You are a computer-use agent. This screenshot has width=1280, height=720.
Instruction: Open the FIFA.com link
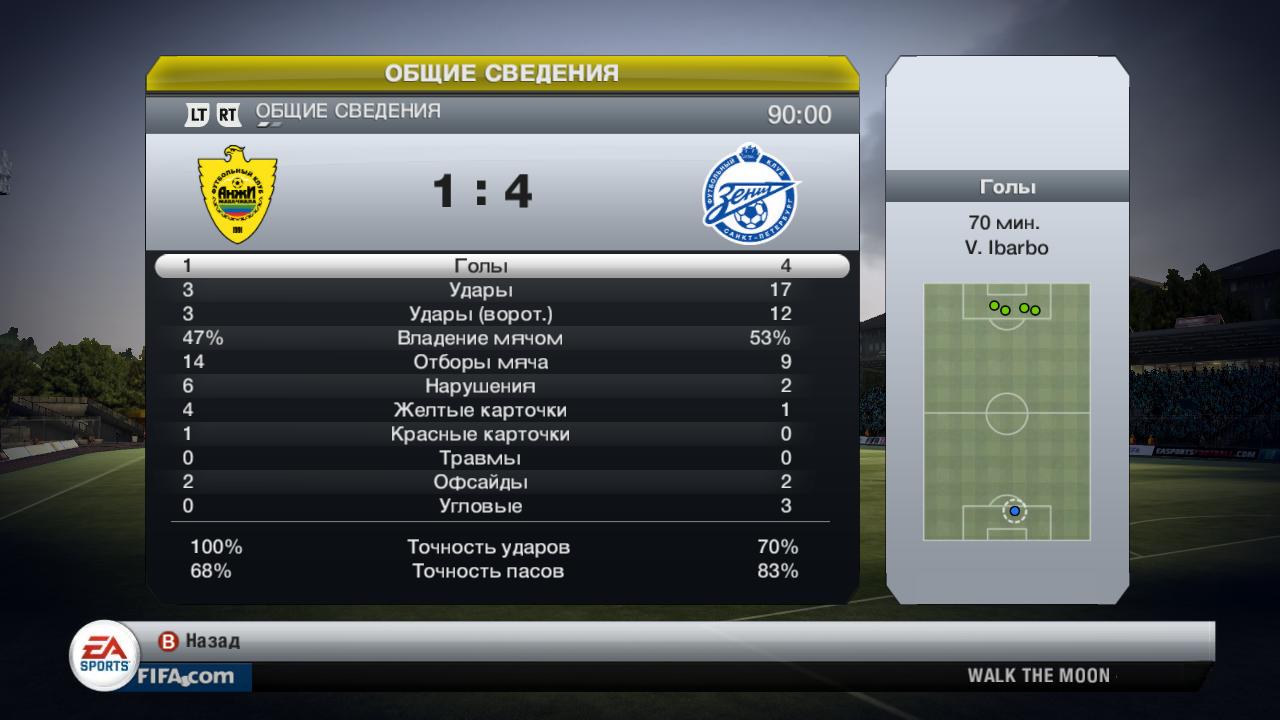coord(186,677)
